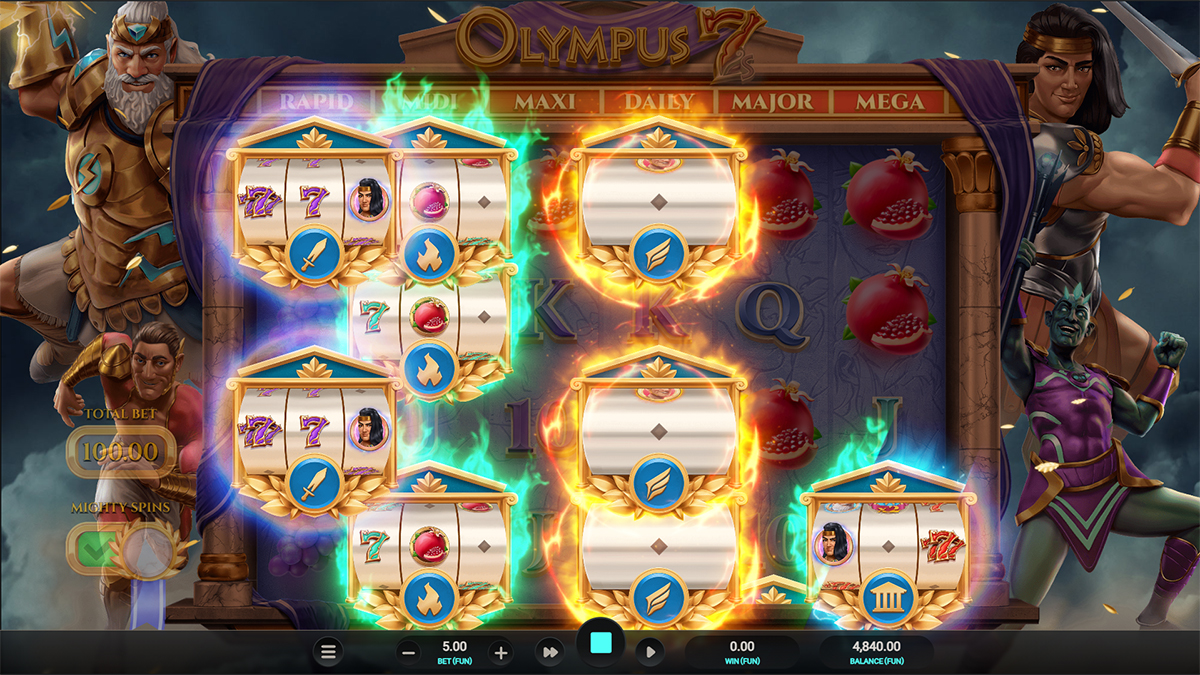Stop the spin with the cyan square button
The width and height of the screenshot is (1200, 675).
click(x=601, y=645)
